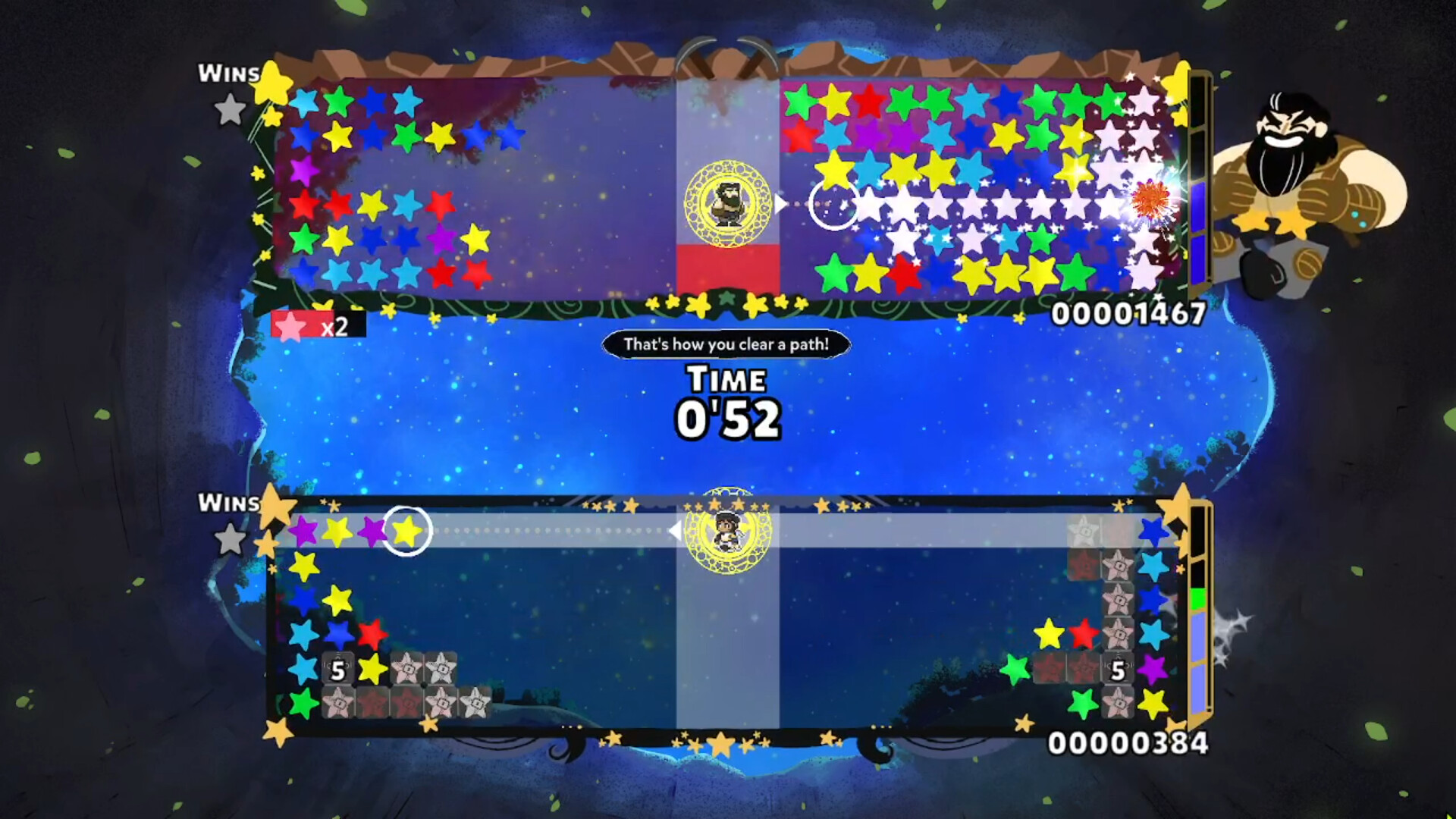Select the pink star in the x2 multiplier badge
The height and width of the screenshot is (819, 1456).
coord(290,327)
